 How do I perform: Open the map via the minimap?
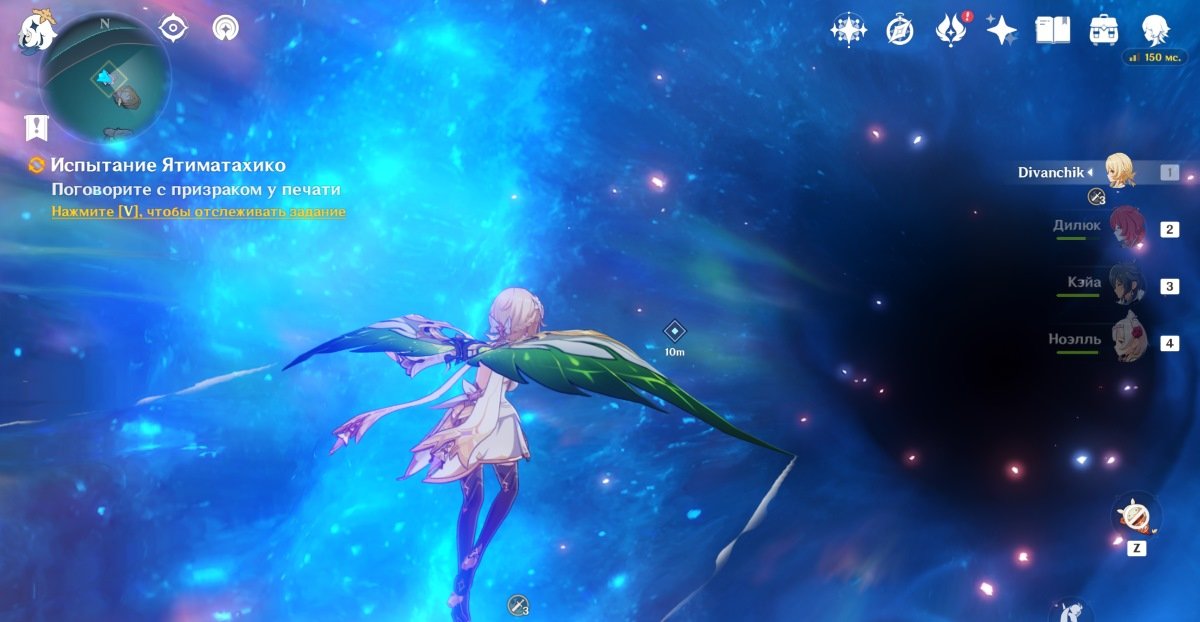[x=105, y=78]
